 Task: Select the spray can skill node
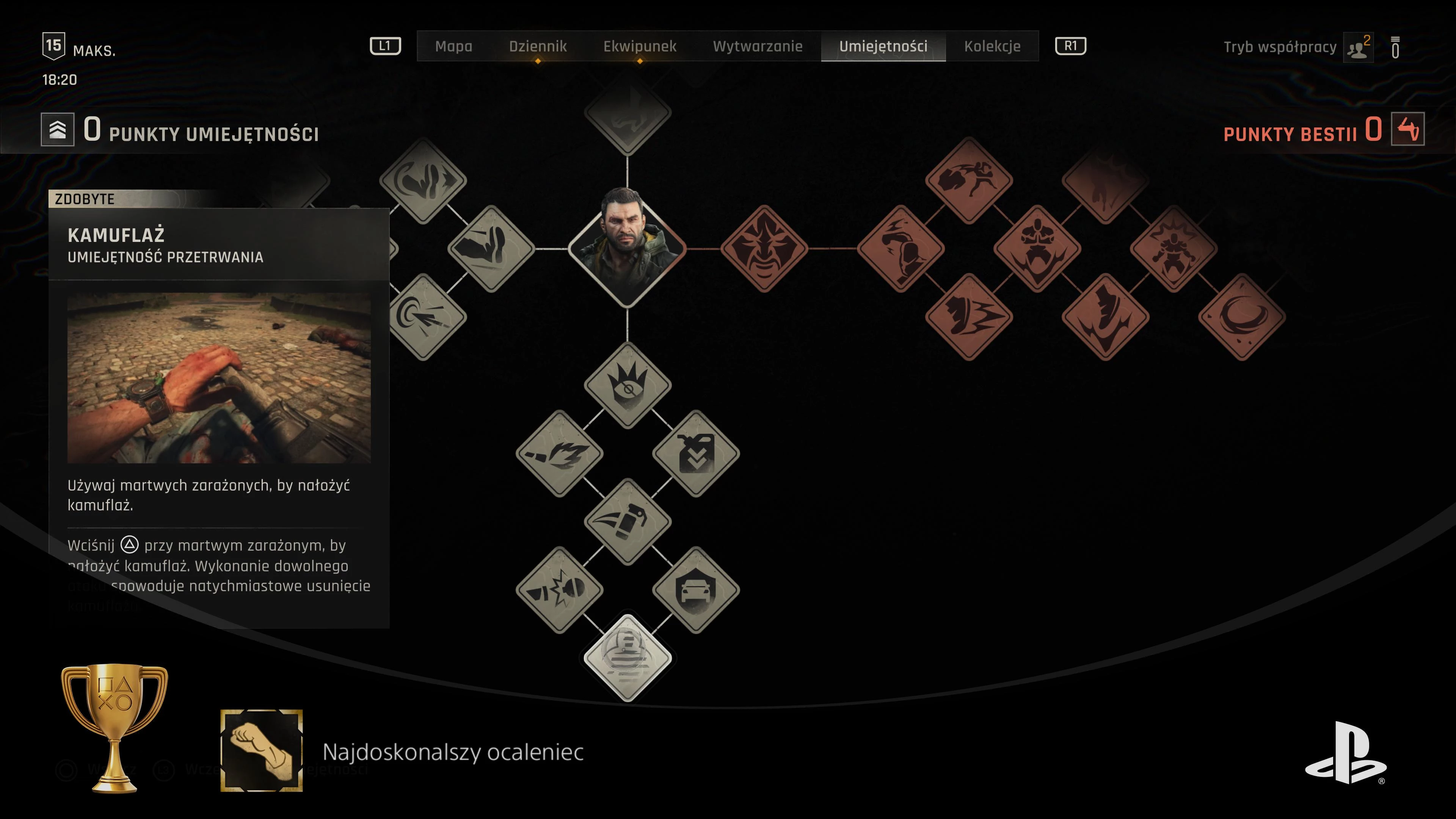628,522
